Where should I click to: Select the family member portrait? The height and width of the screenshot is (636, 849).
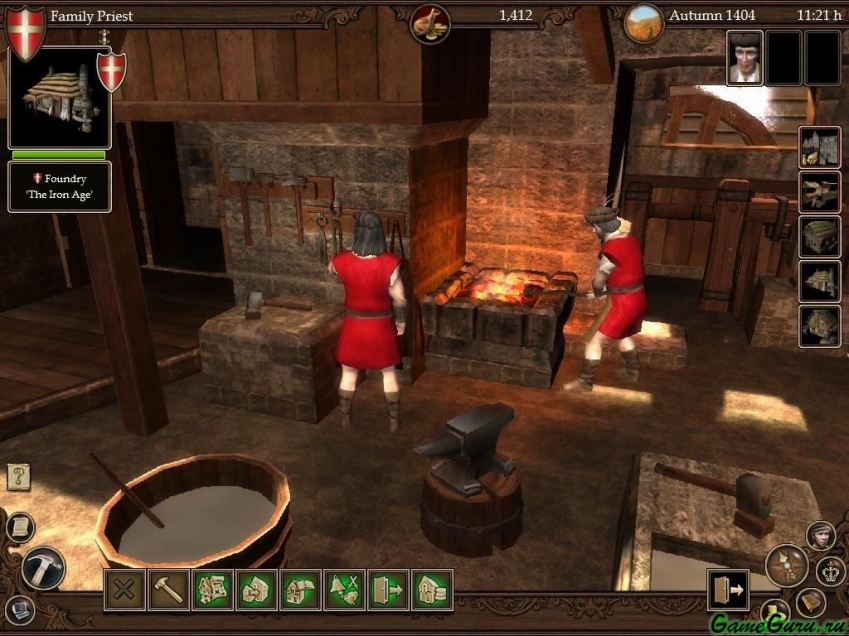745,57
